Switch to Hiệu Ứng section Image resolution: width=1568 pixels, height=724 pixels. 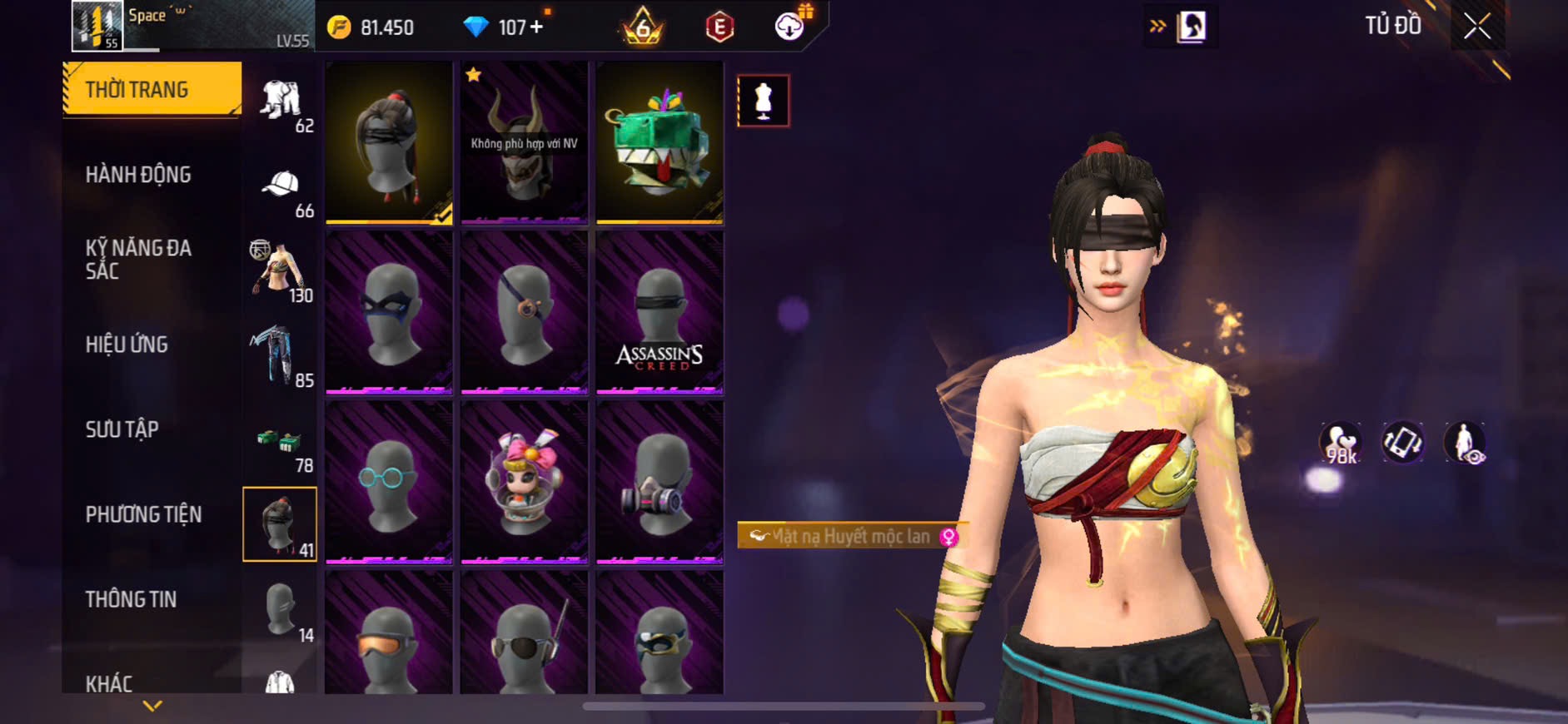127,345
